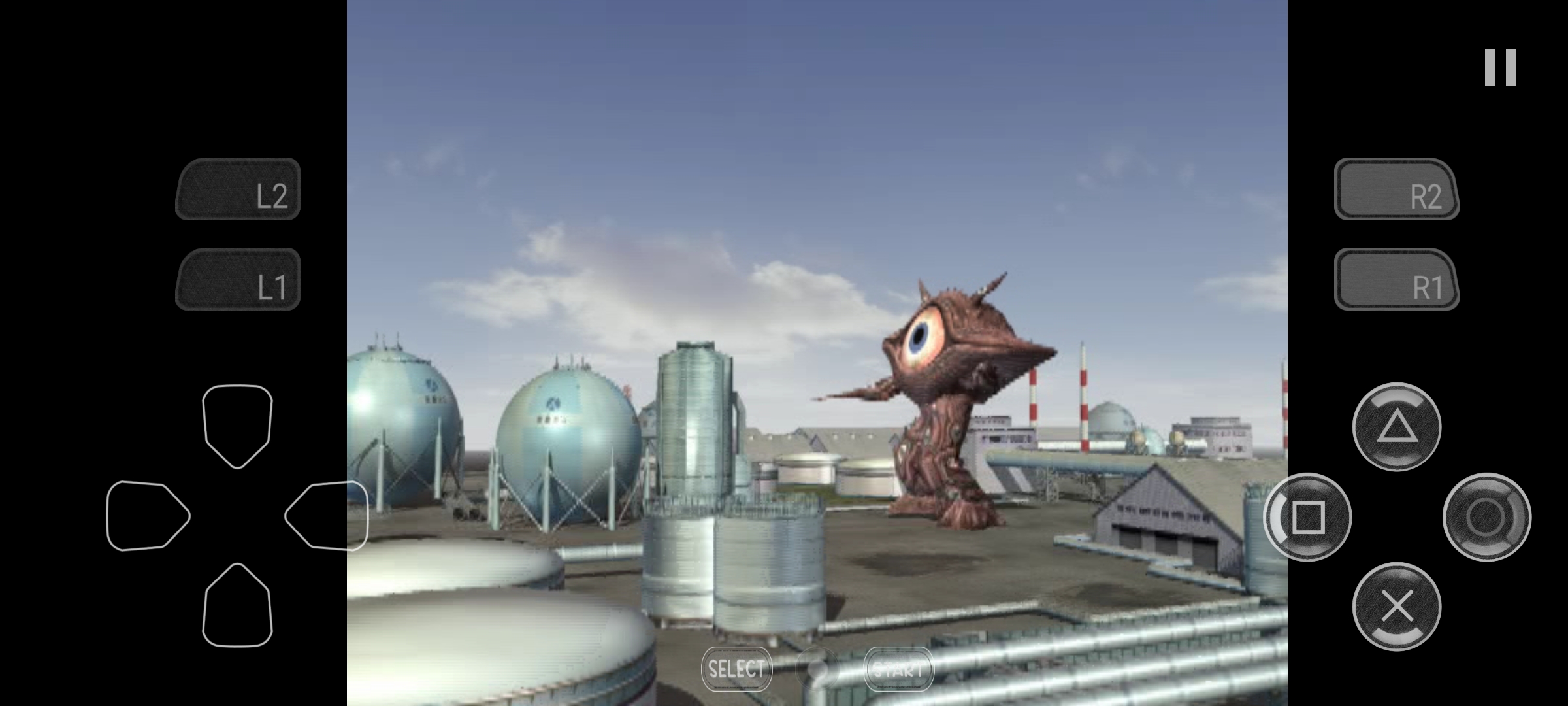This screenshot has height=706, width=1568.
Task: Pause the emulator with the pause icon
Action: pyautogui.click(x=1500, y=67)
